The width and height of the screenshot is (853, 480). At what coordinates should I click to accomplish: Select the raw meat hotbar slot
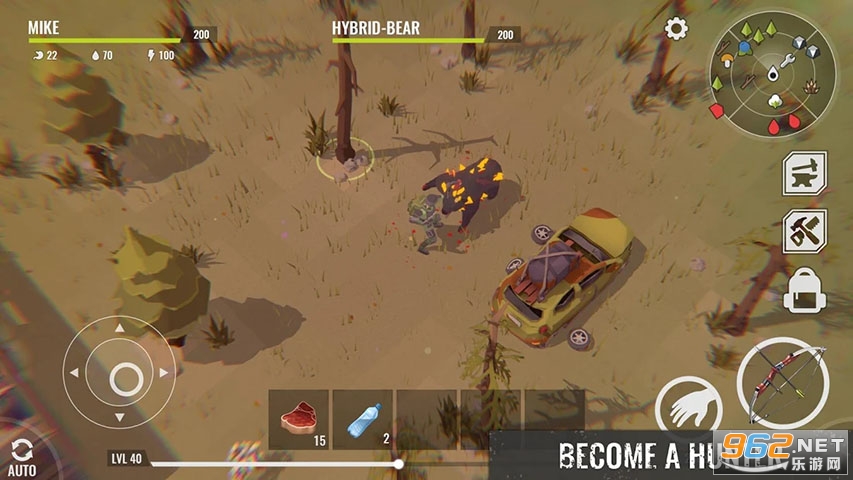click(x=298, y=419)
